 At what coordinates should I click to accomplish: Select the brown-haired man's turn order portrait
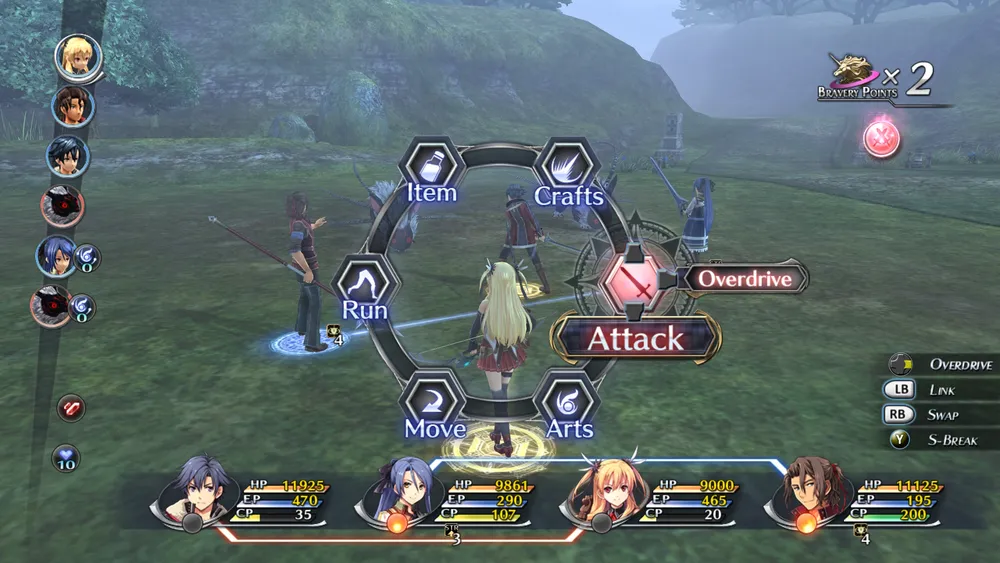(x=73, y=105)
